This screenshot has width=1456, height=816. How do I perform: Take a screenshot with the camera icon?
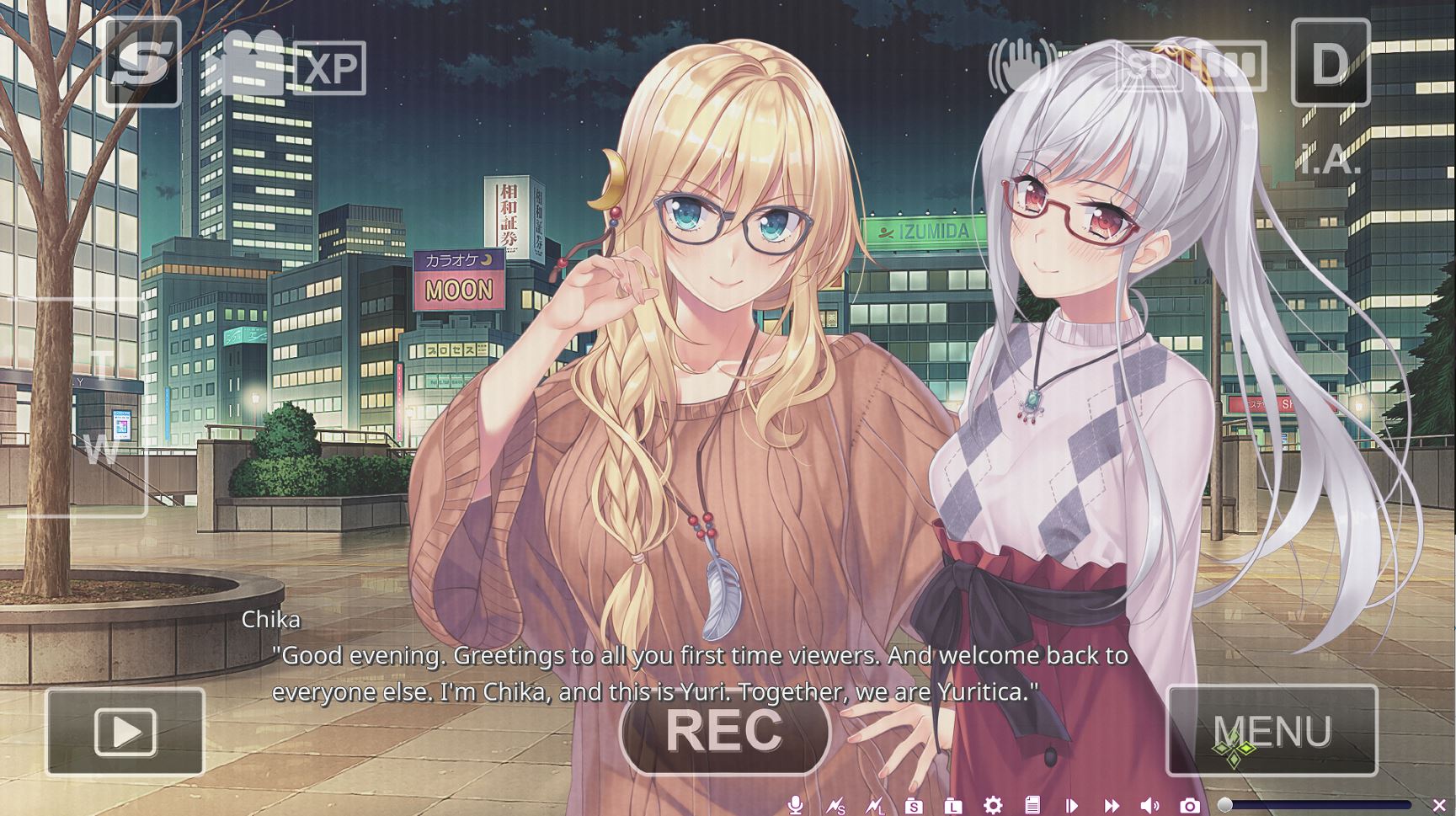(1190, 806)
